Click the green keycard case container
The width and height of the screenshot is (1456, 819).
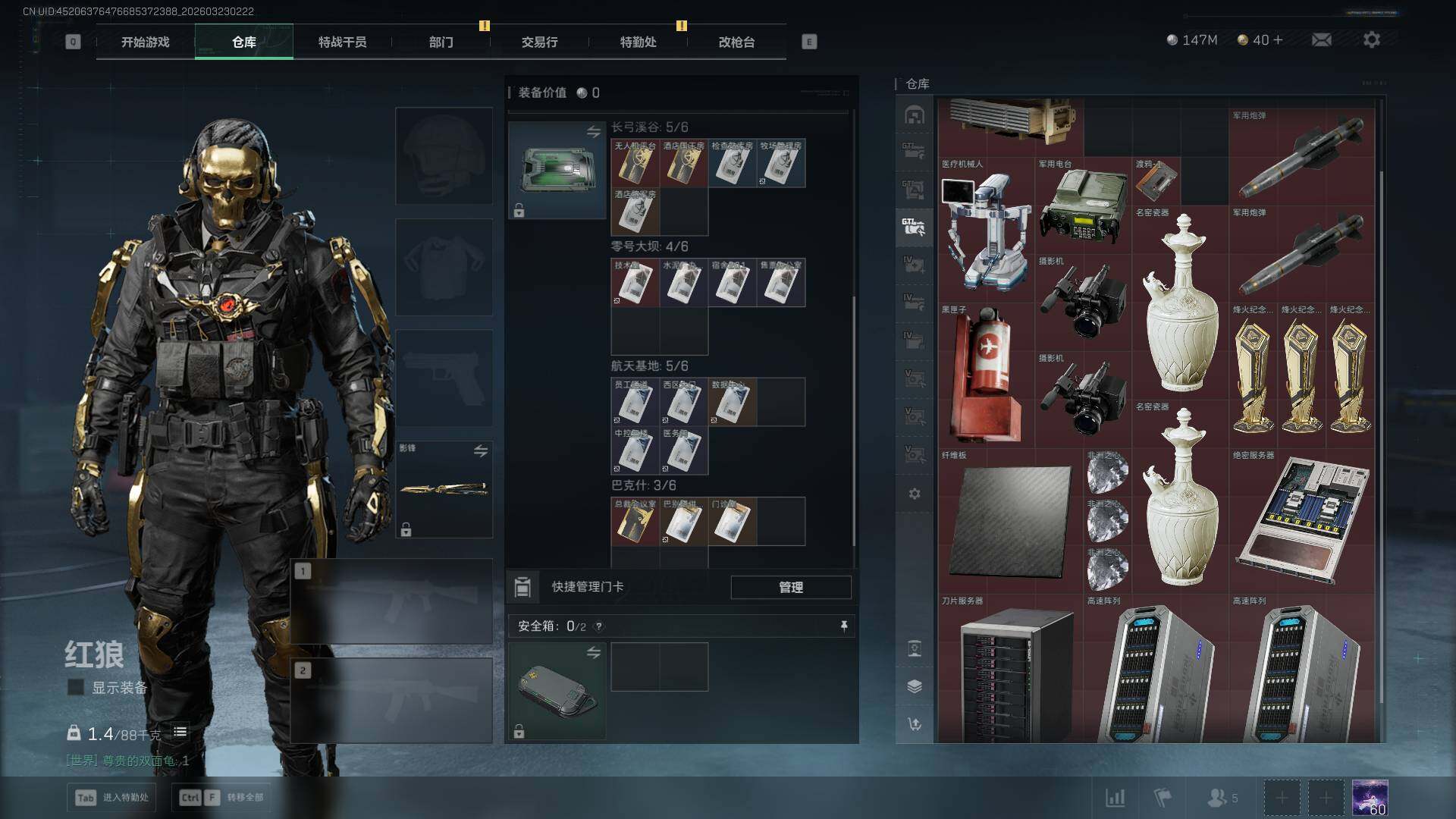556,170
